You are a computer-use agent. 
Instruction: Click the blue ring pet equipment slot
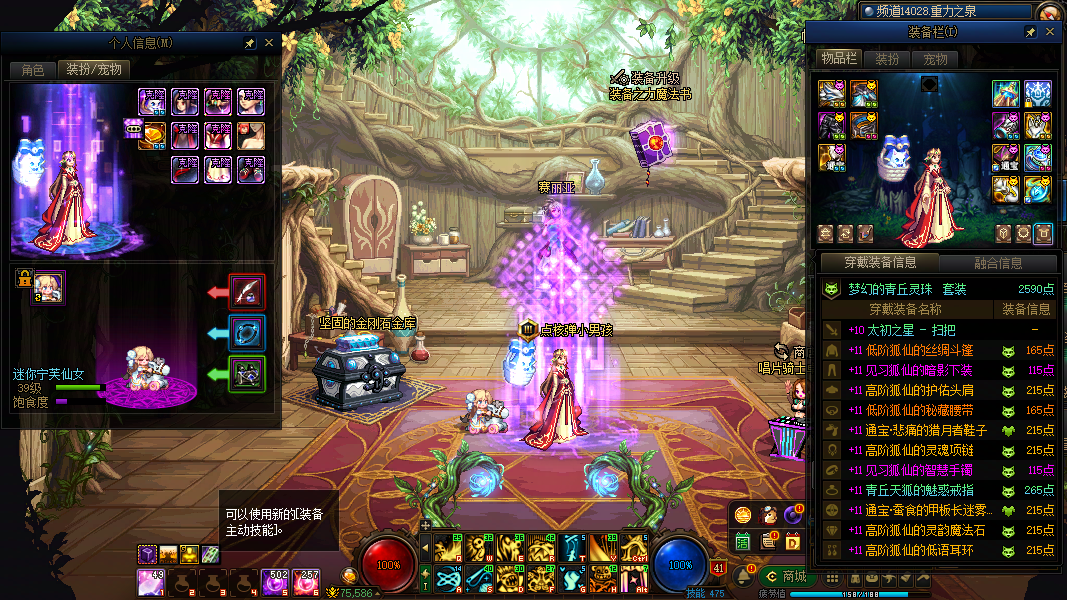click(x=247, y=333)
